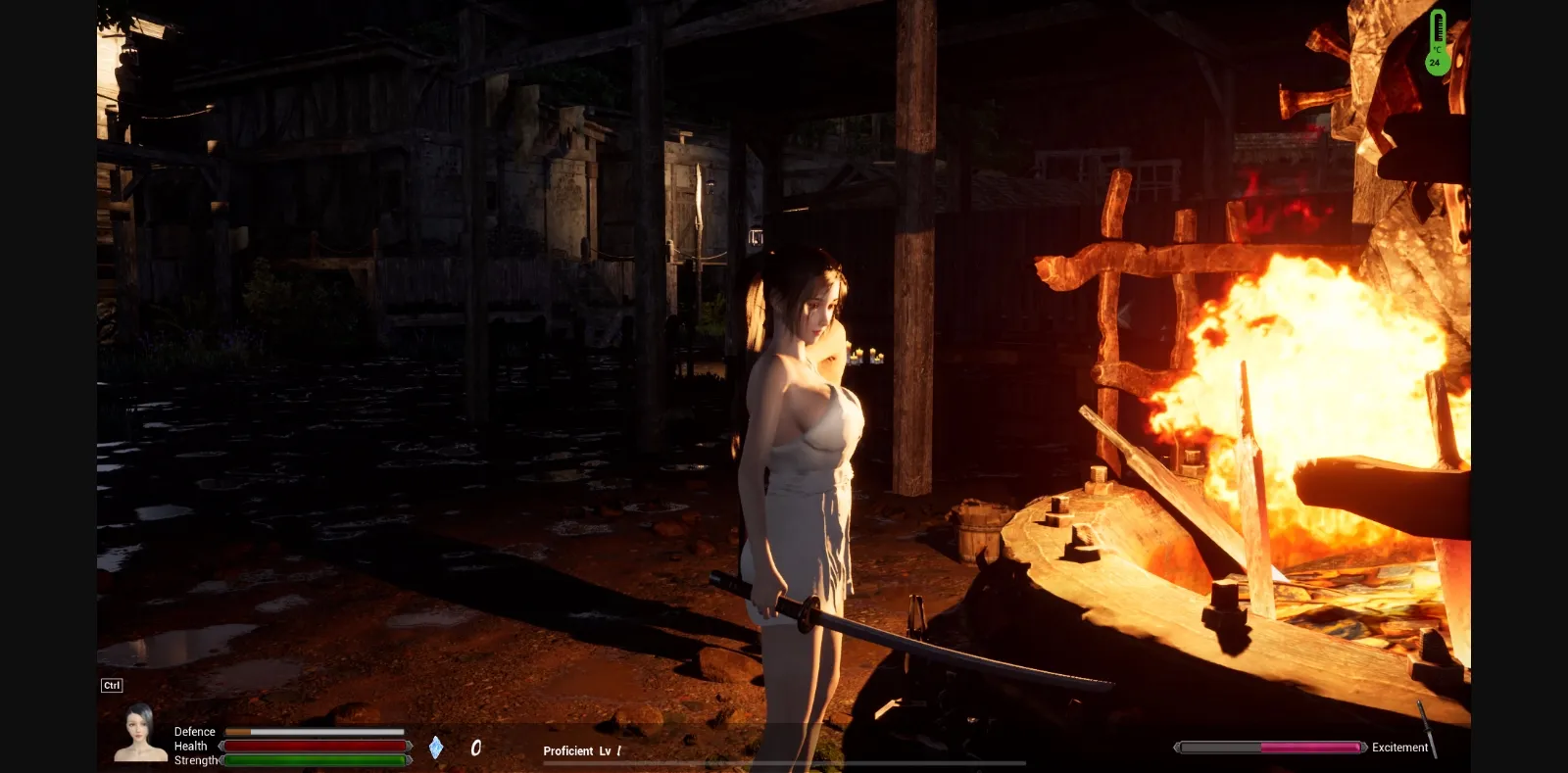Click the Defence bar

[x=316, y=731]
